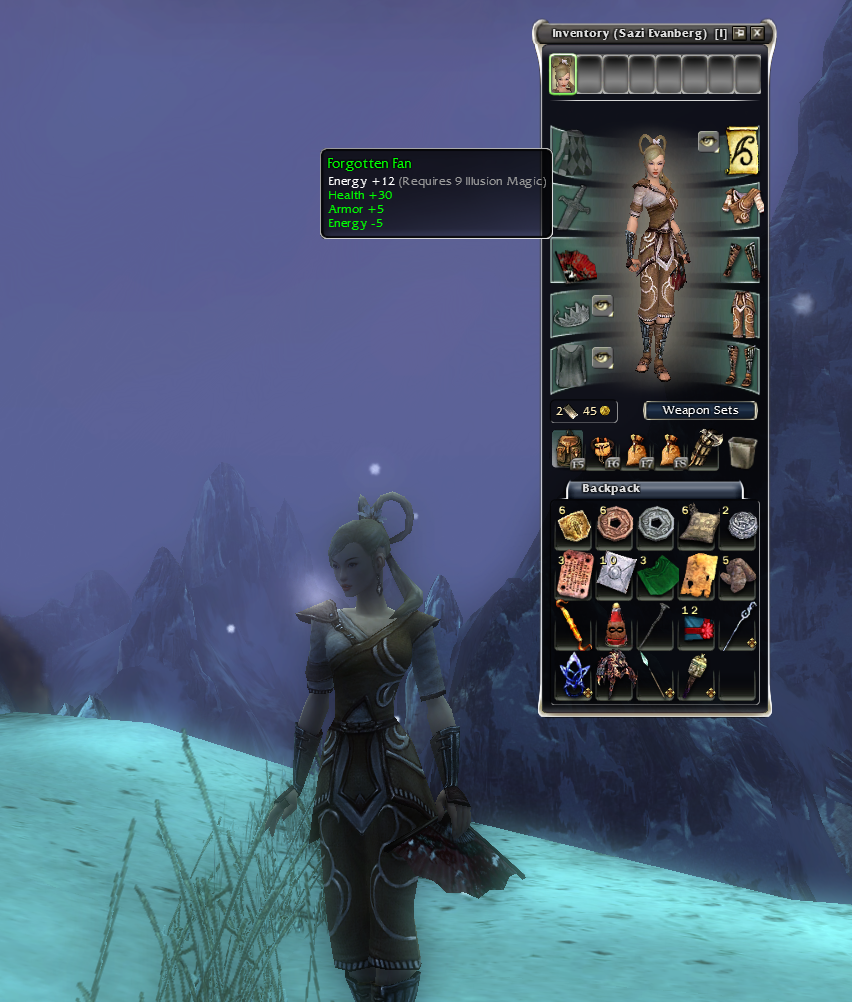Click the trash bin icon
The image size is (852, 1002).
click(x=742, y=452)
